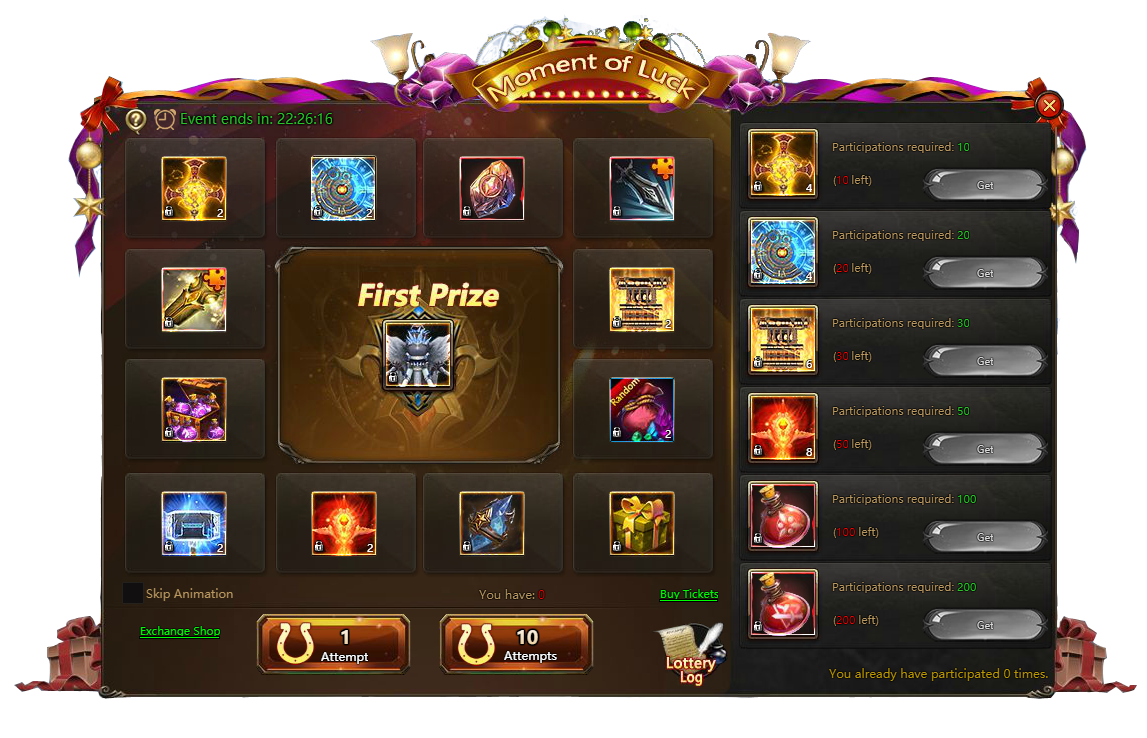Spin with the 1 Attempt button
The height and width of the screenshot is (738, 1147).
(333, 644)
